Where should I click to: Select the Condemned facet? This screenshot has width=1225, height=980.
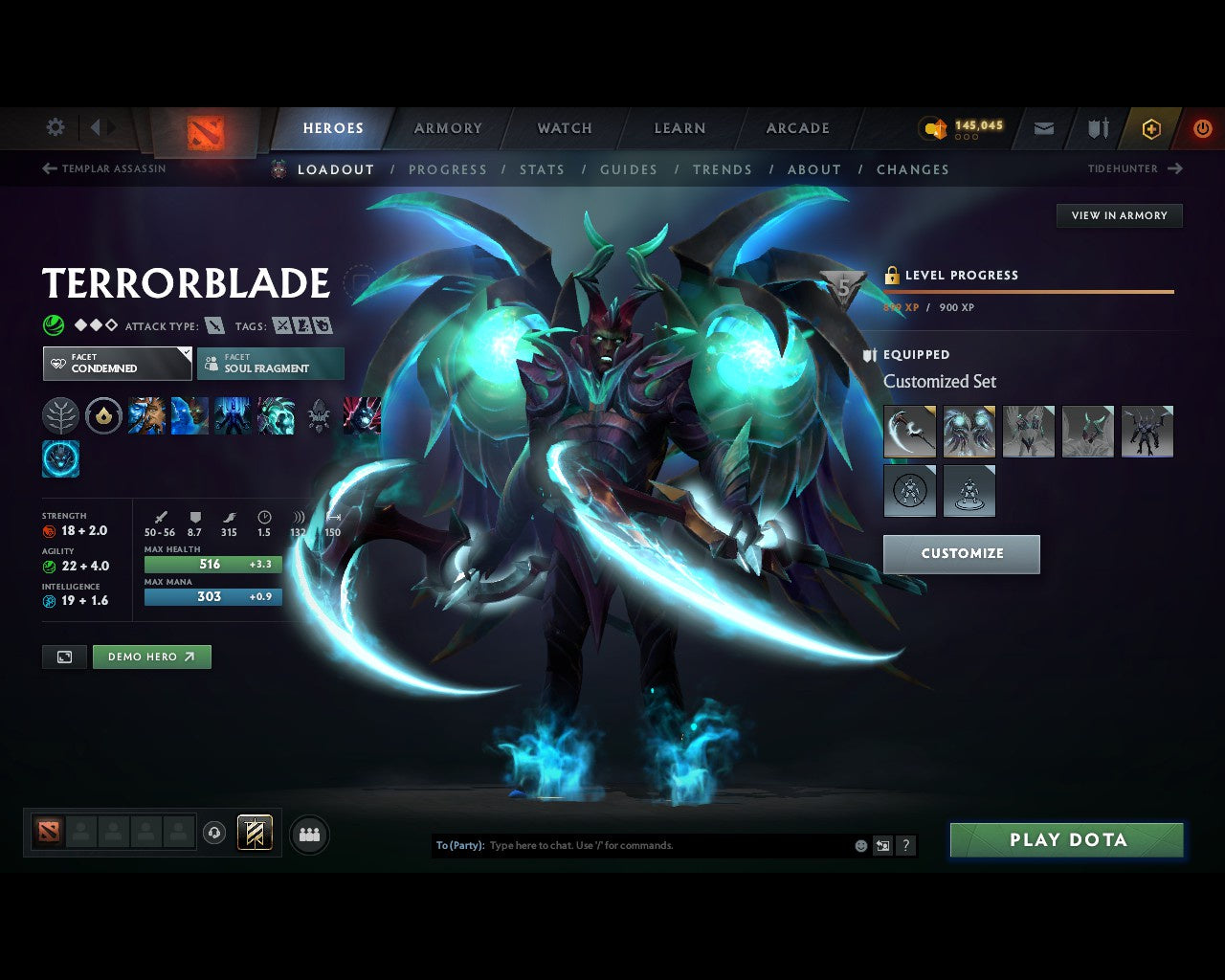point(117,364)
